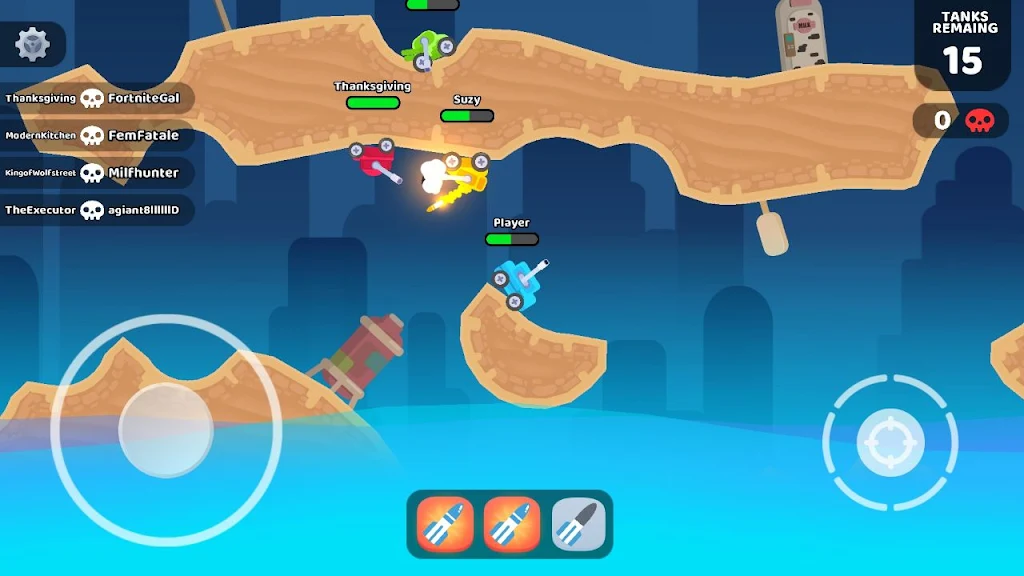Tap the crosshair fire button
1024x576 pixels.
click(x=889, y=441)
